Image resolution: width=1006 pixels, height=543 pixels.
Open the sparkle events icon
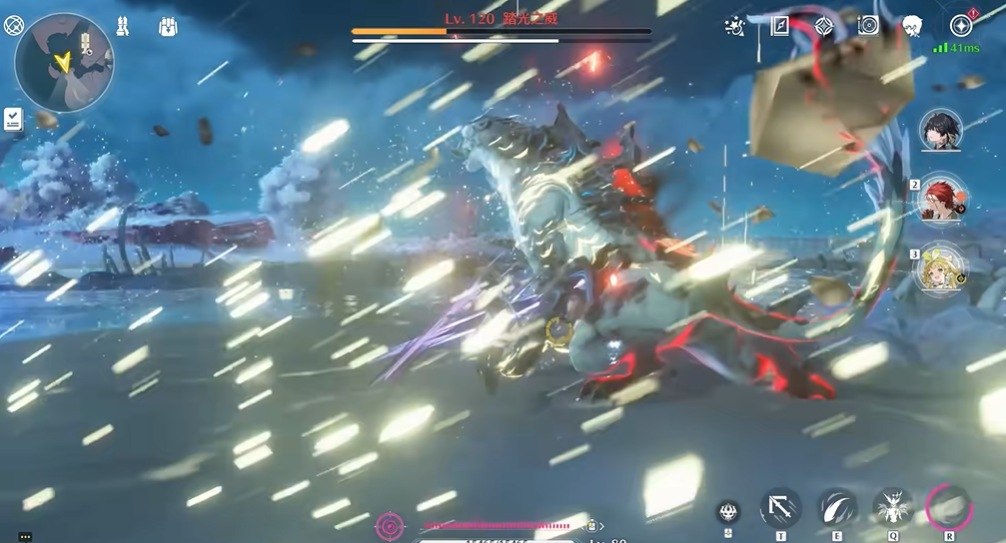click(735, 27)
